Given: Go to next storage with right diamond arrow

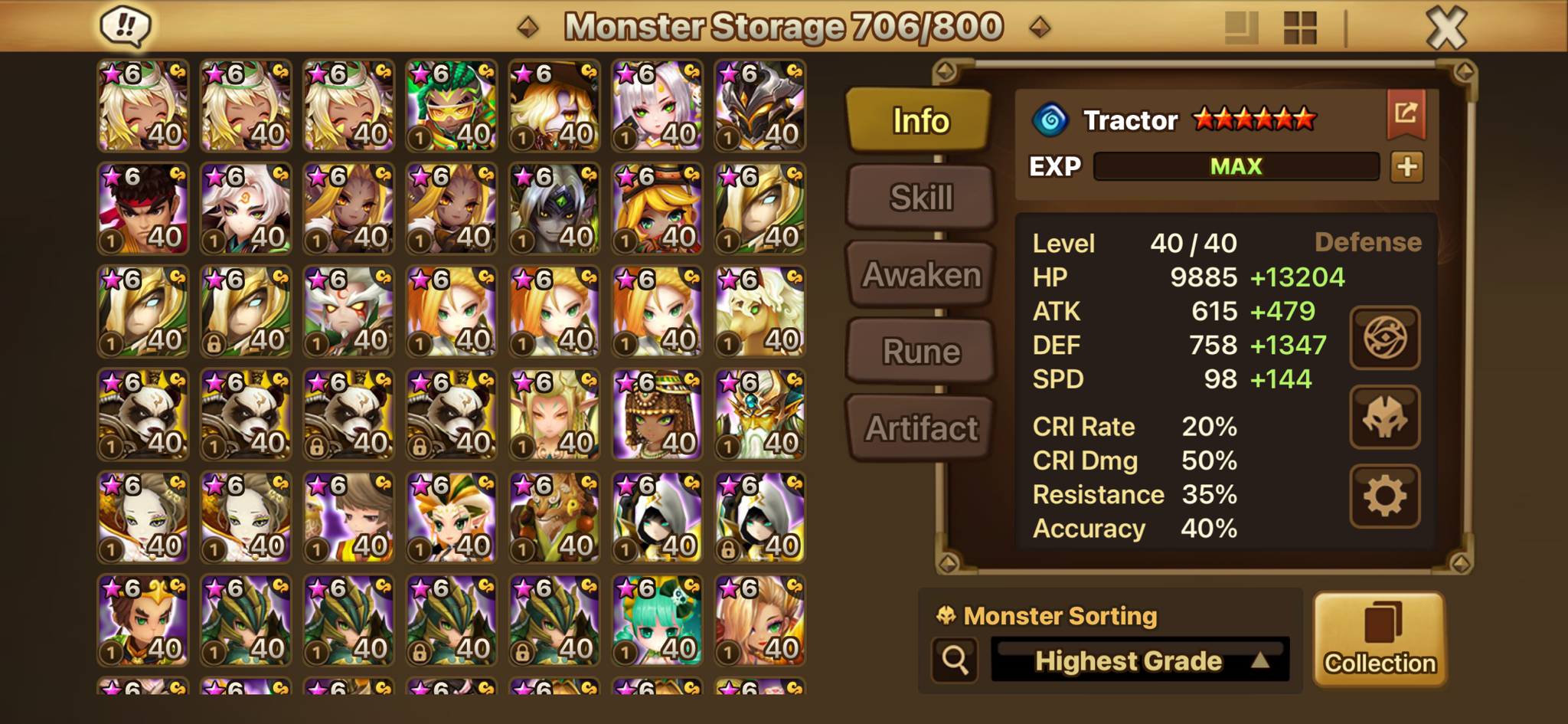Looking at the screenshot, I should pyautogui.click(x=1040, y=28).
